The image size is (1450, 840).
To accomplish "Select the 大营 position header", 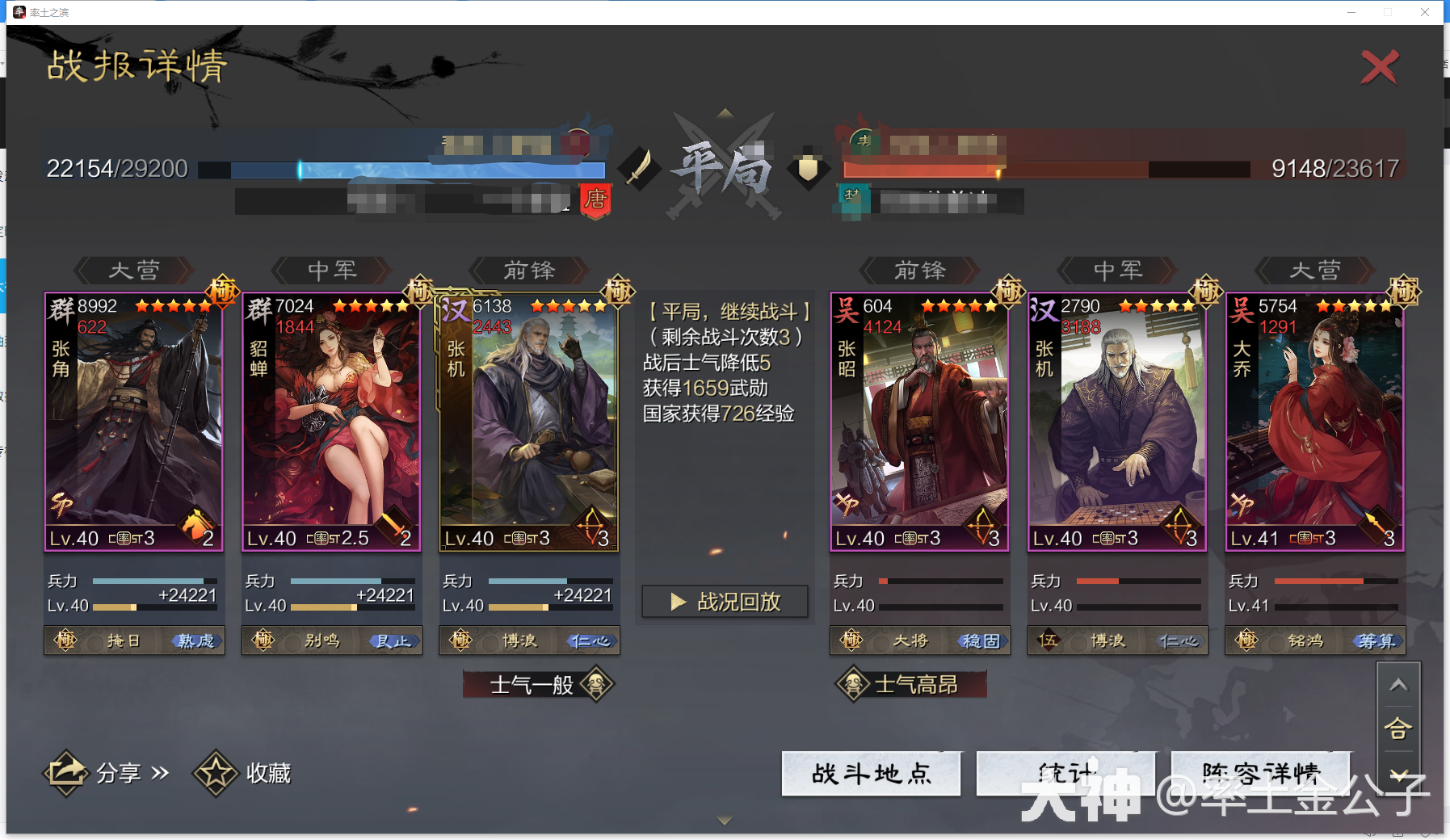I will coord(134,271).
